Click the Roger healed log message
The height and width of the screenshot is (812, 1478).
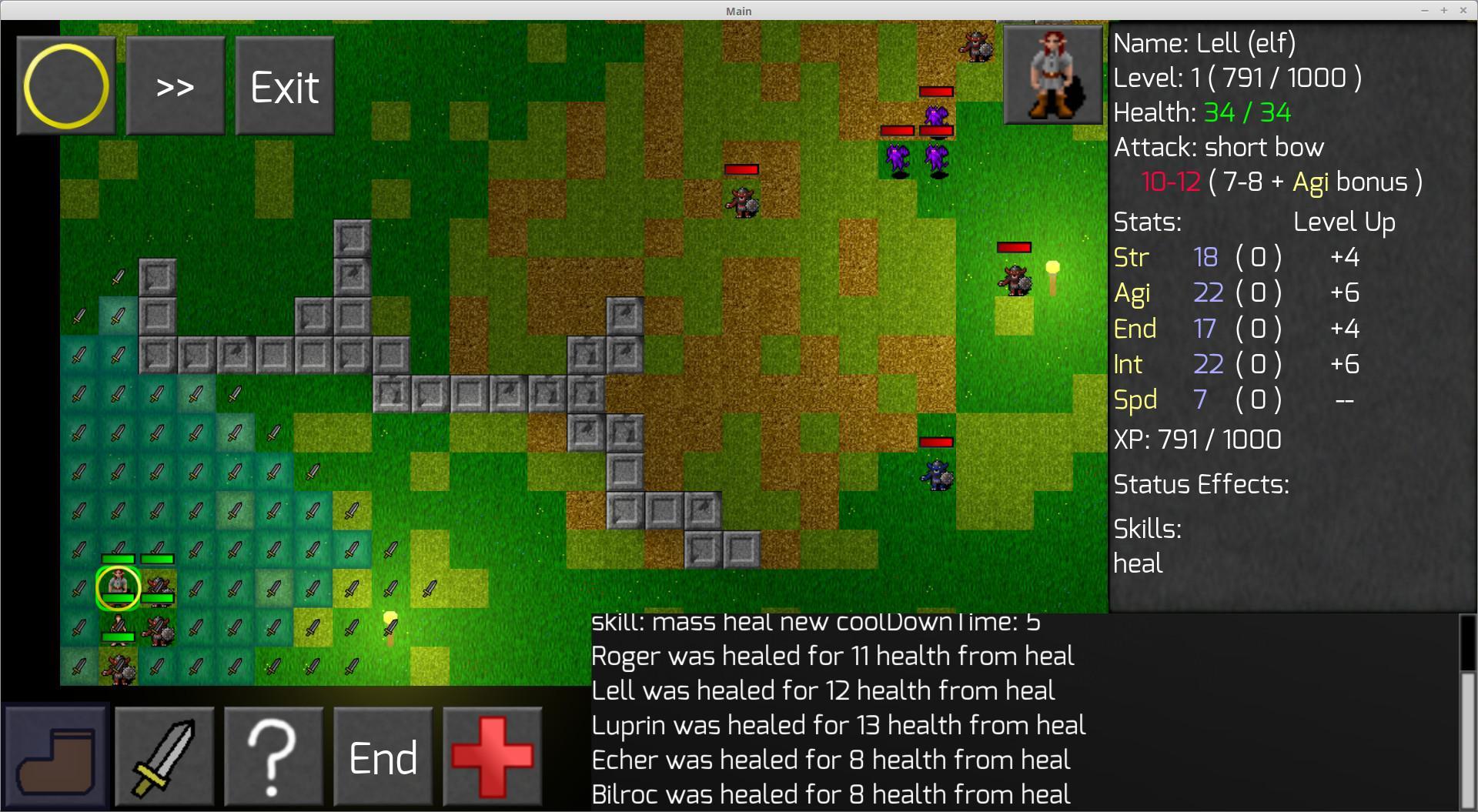(831, 656)
